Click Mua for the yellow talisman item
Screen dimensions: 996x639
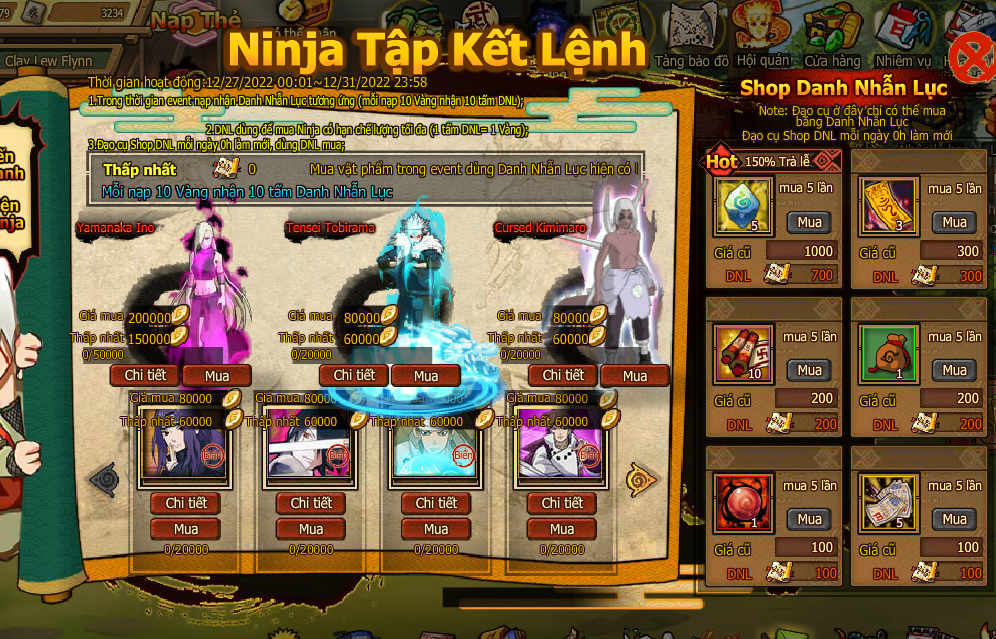click(955, 222)
